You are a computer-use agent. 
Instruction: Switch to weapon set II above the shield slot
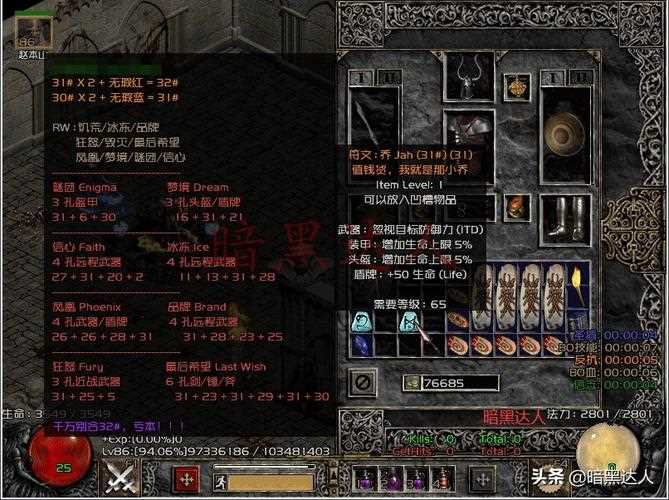tap(579, 77)
